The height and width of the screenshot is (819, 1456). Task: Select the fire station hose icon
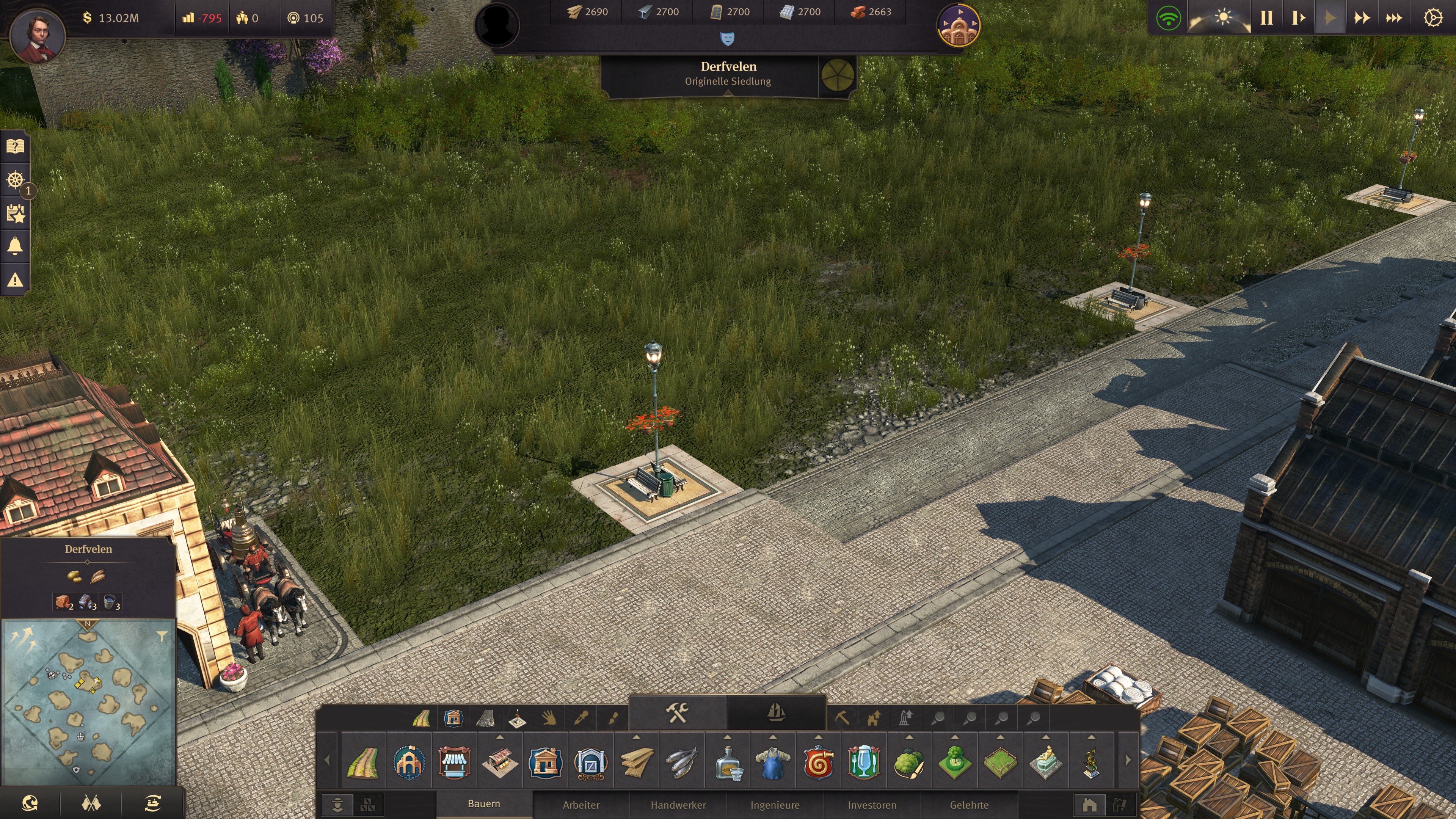pyautogui.click(x=818, y=762)
